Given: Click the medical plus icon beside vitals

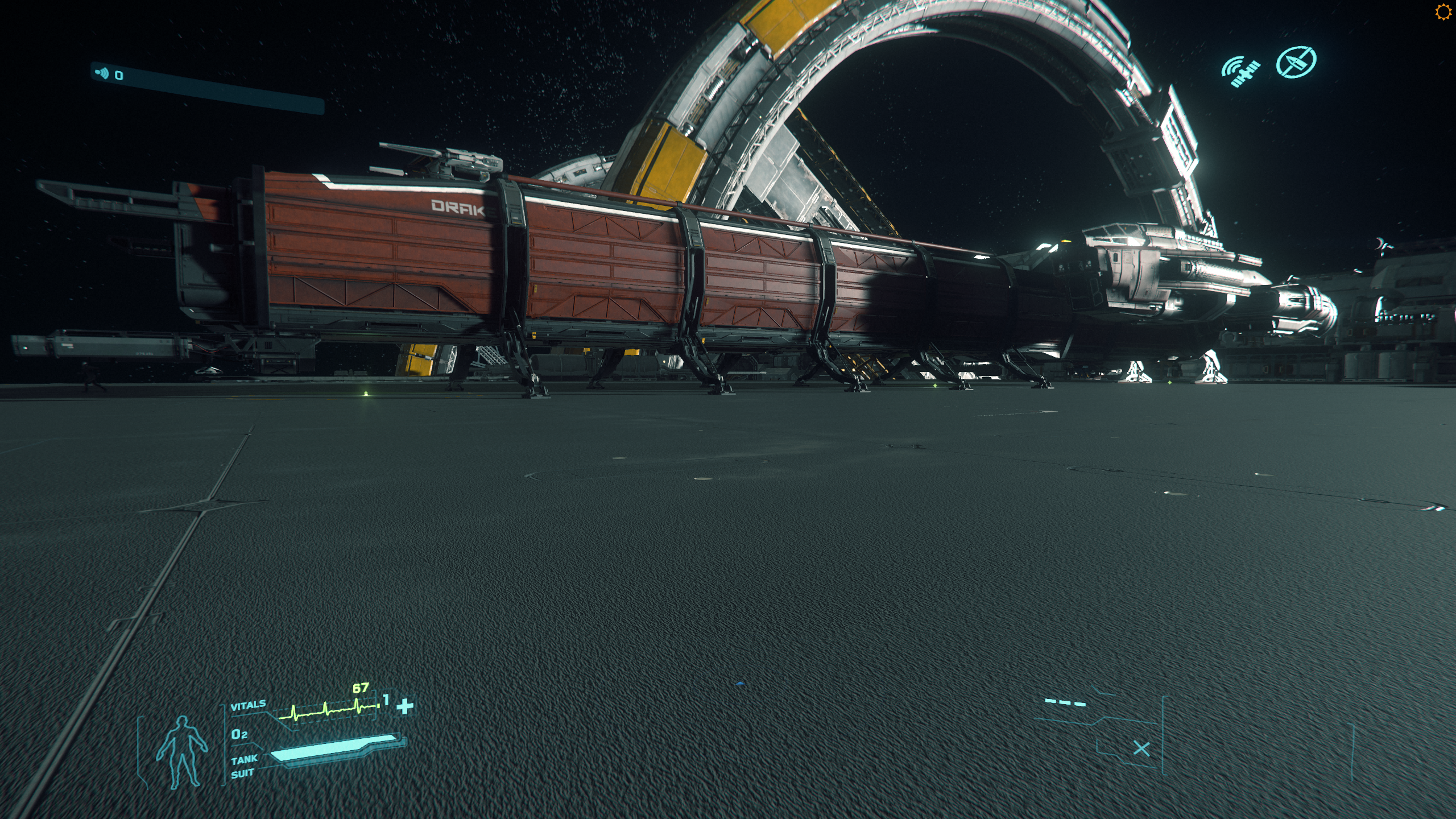Looking at the screenshot, I should [x=405, y=706].
